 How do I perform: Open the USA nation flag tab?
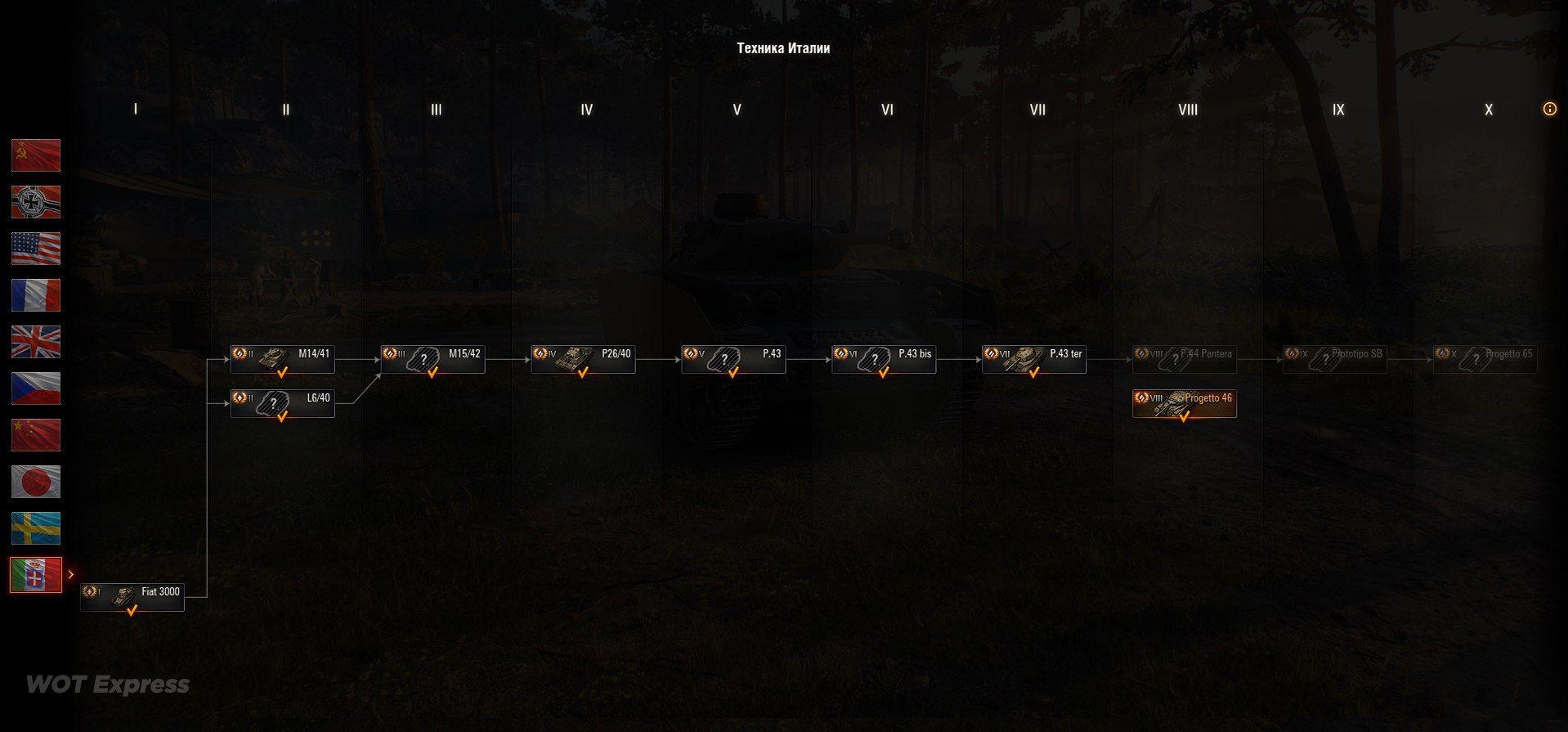(36, 249)
